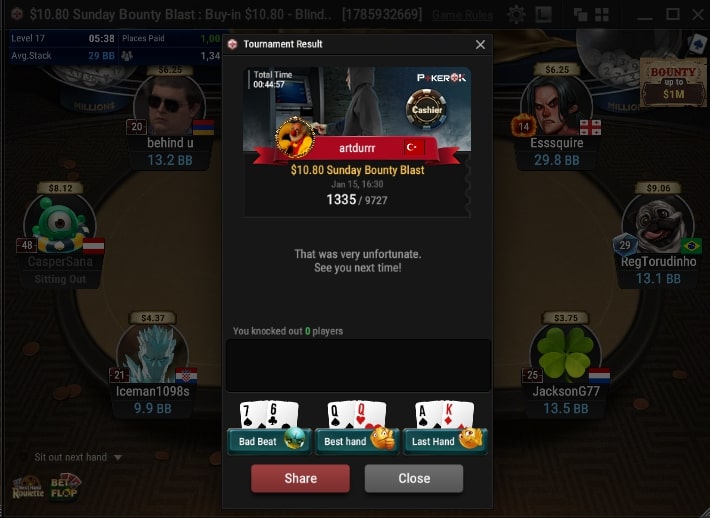Open table settings gear icon
The image size is (710, 518).
pos(516,14)
